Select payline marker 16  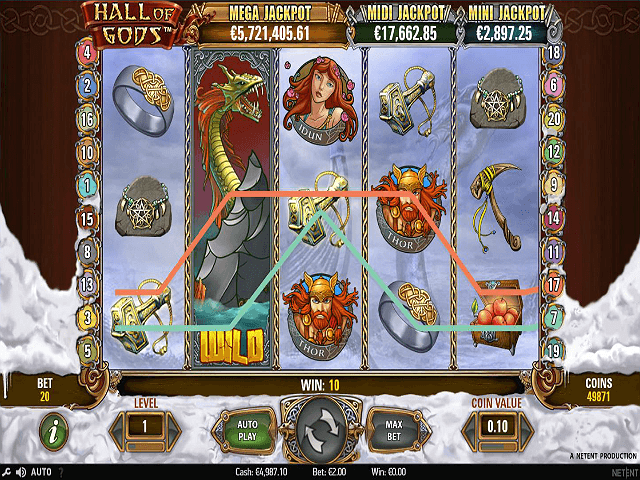click(x=89, y=118)
